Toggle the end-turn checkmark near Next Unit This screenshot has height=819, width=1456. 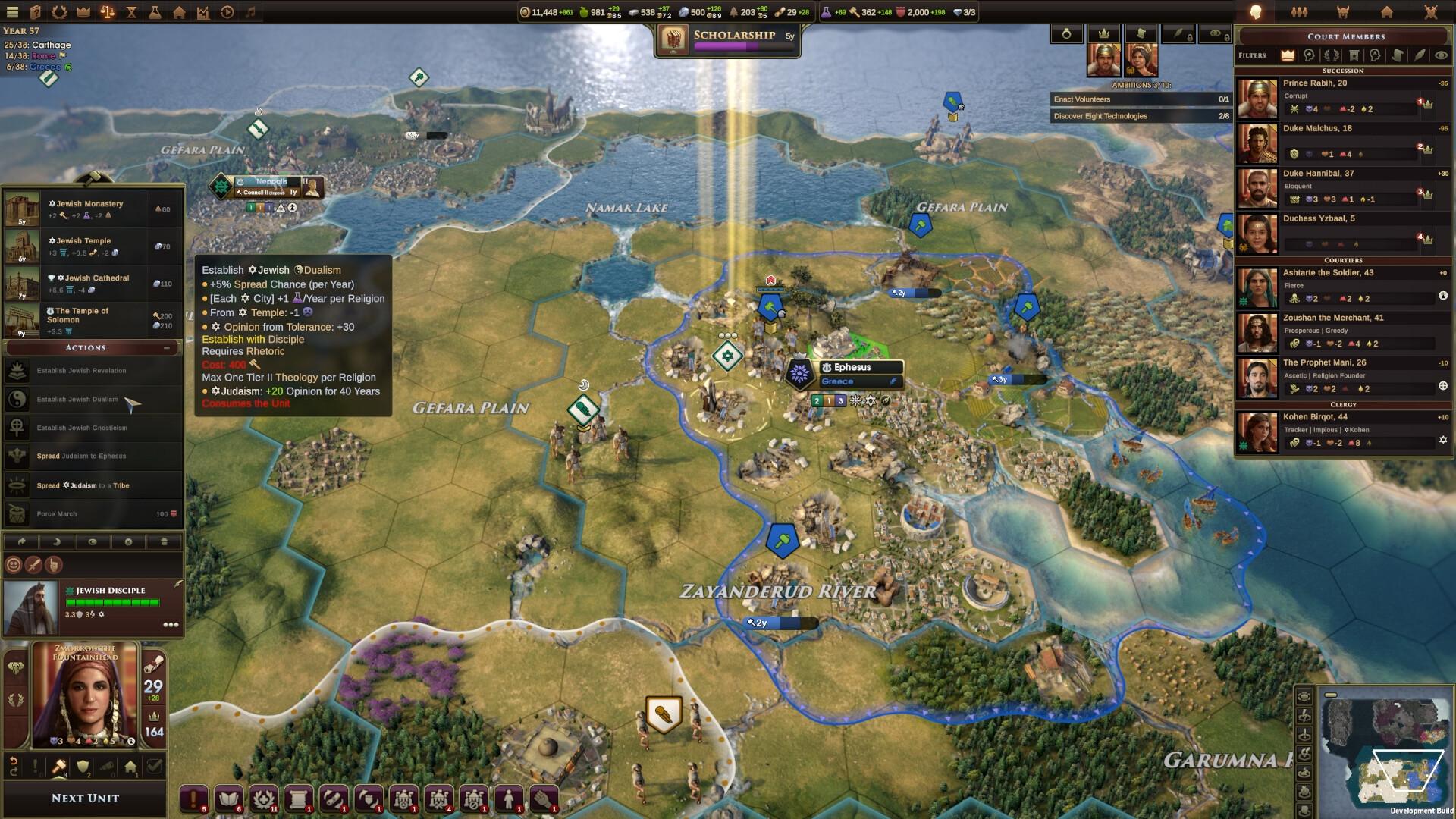click(154, 767)
